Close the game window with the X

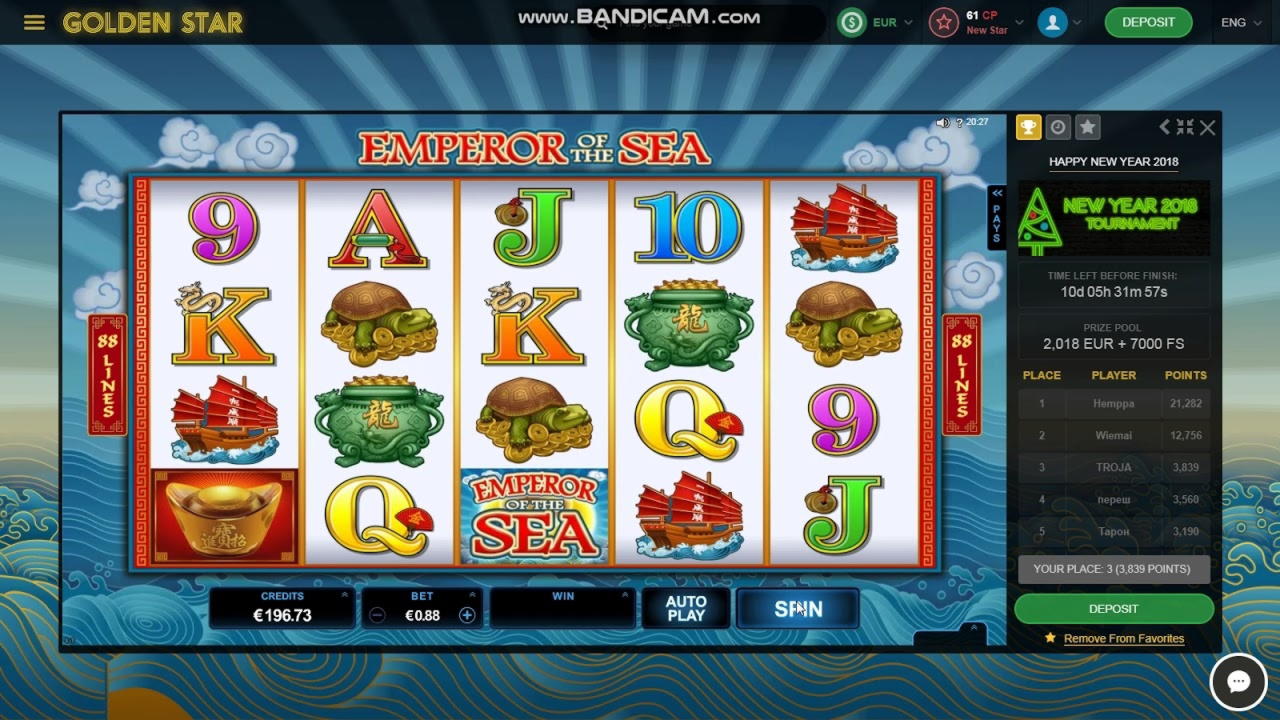coord(1208,127)
